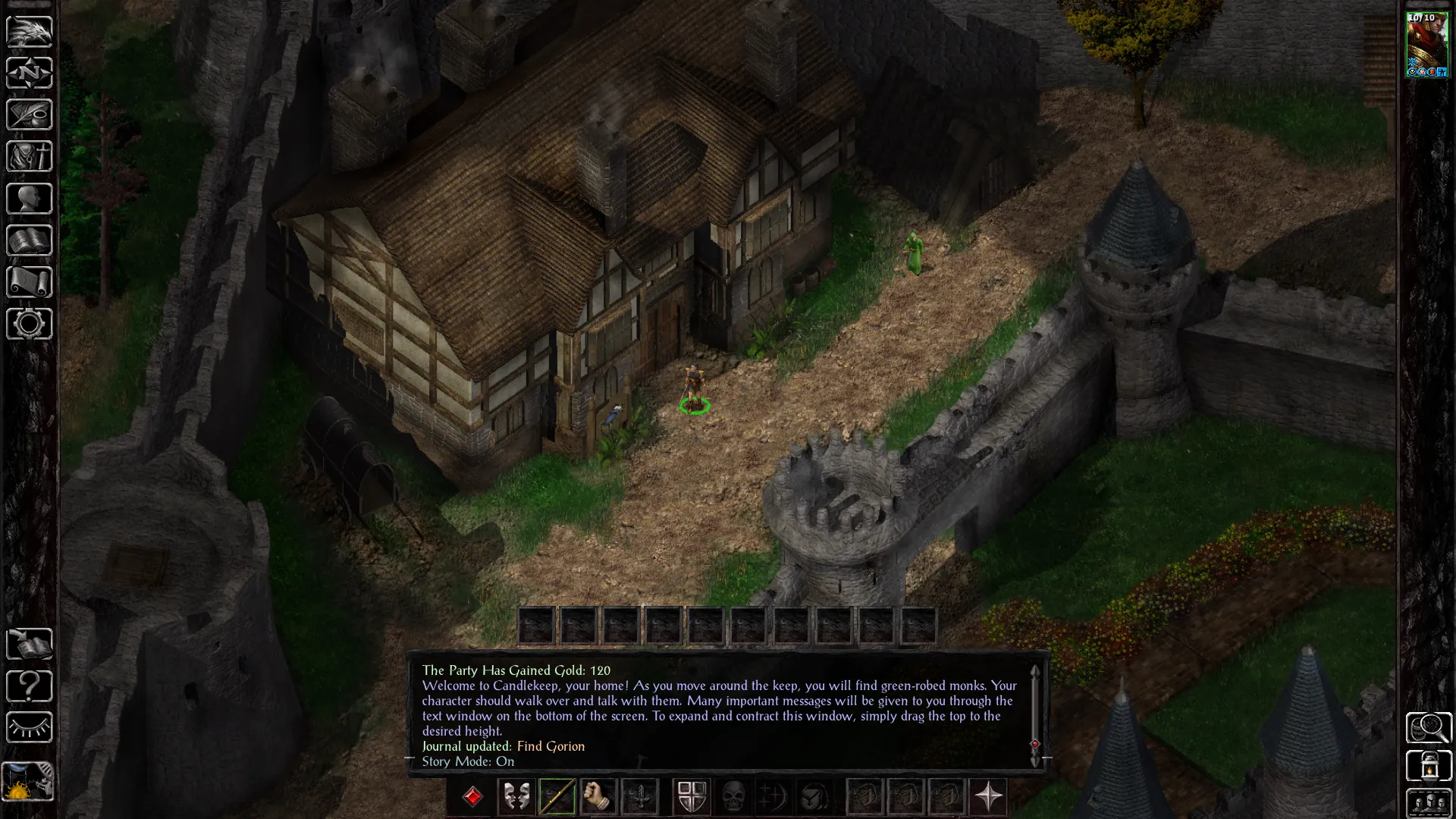The height and width of the screenshot is (819, 1456).
Task: Open special abilities with the star button
Action: (x=988, y=796)
